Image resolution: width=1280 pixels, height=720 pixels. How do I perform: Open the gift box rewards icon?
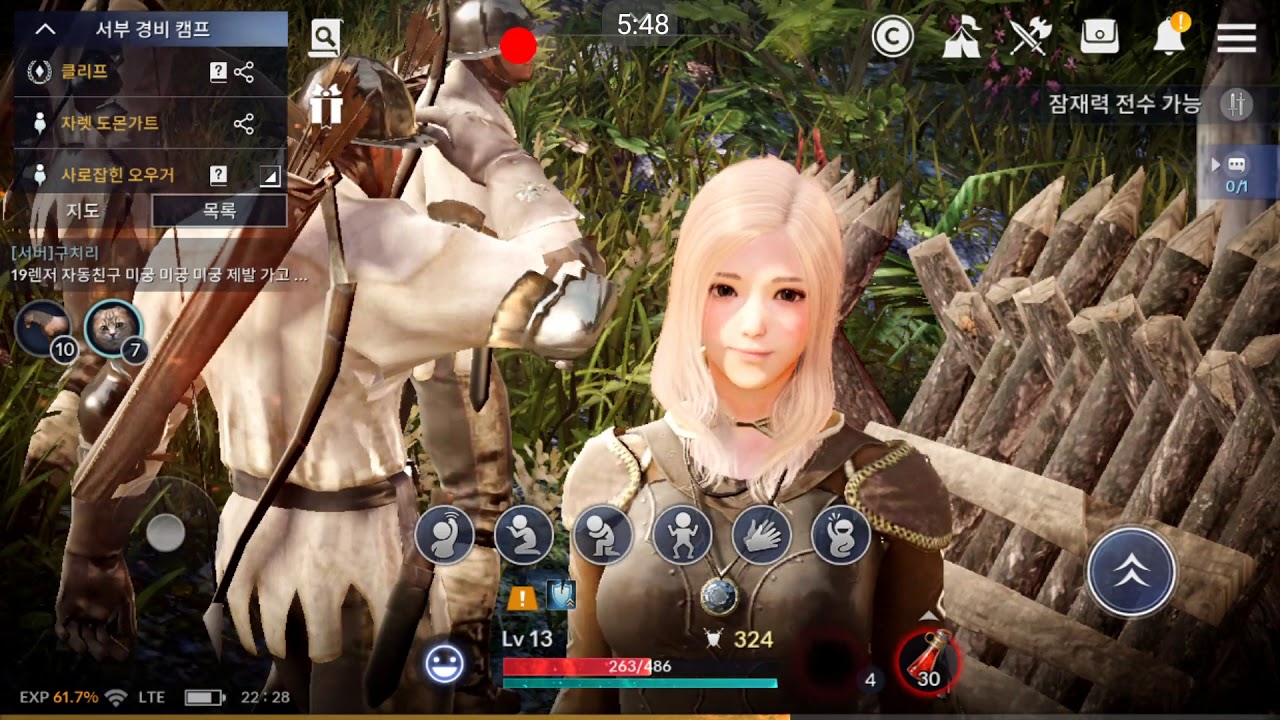pos(326,104)
